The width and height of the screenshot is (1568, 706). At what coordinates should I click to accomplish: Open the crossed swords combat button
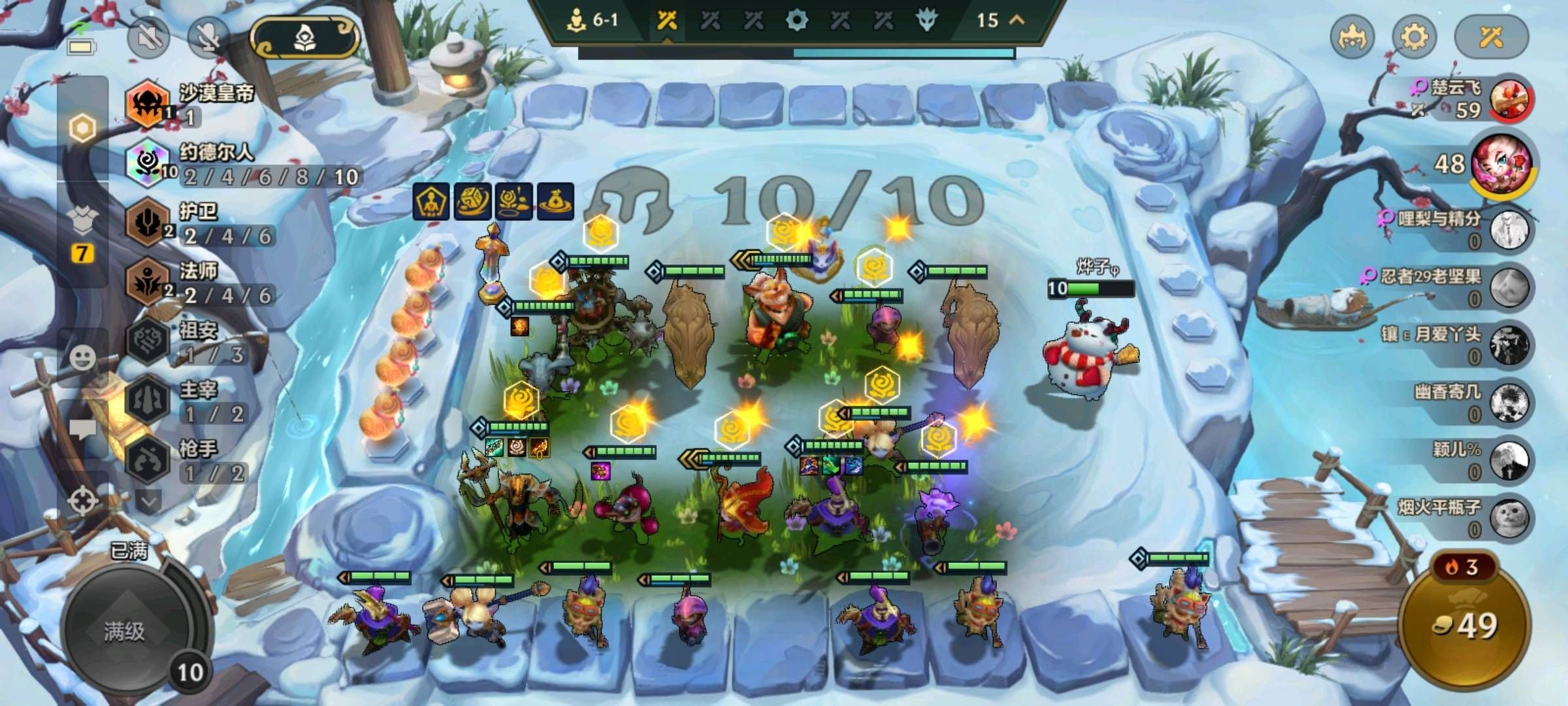point(1492,37)
